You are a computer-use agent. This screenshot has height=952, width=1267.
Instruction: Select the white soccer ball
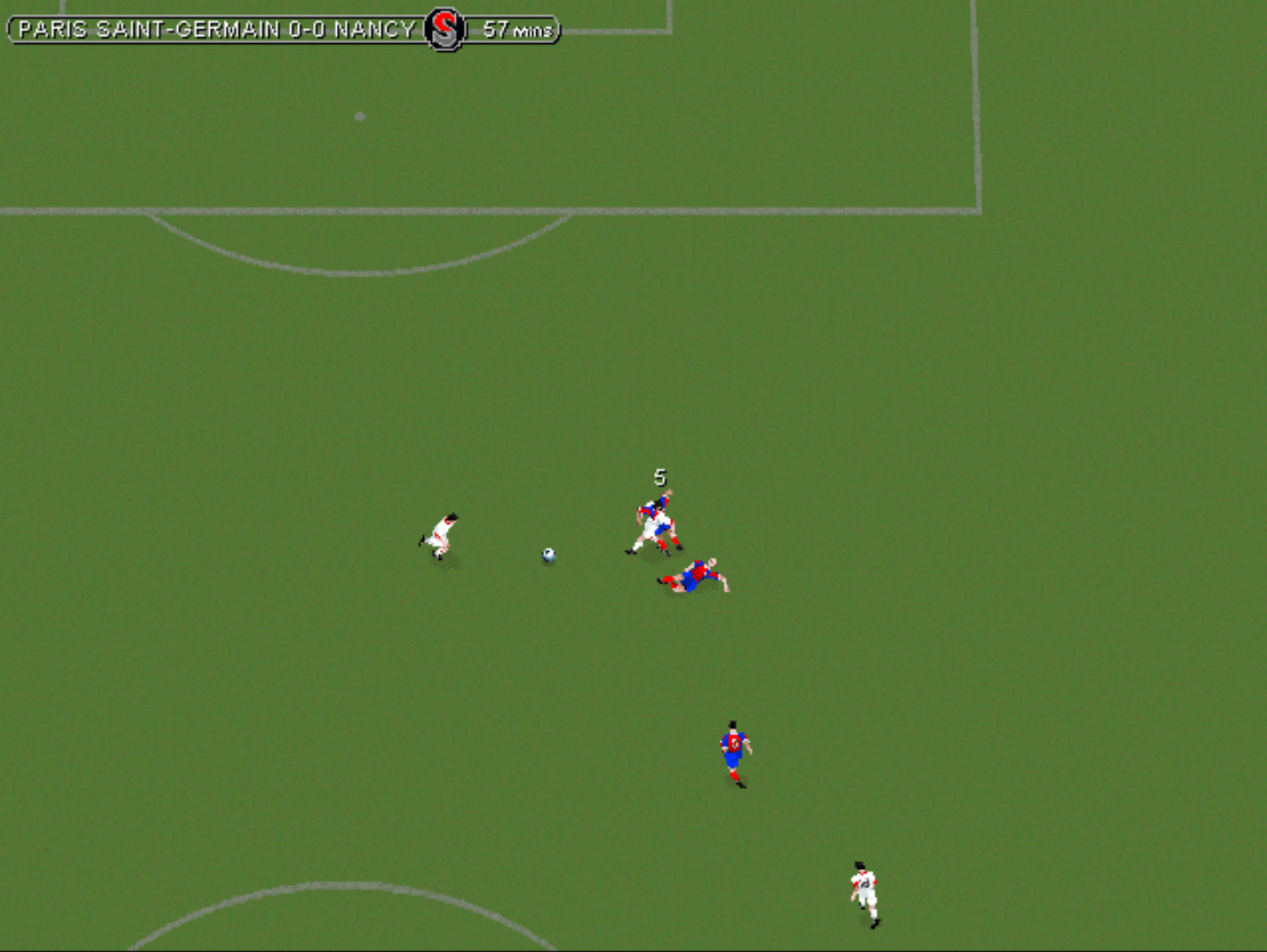547,554
